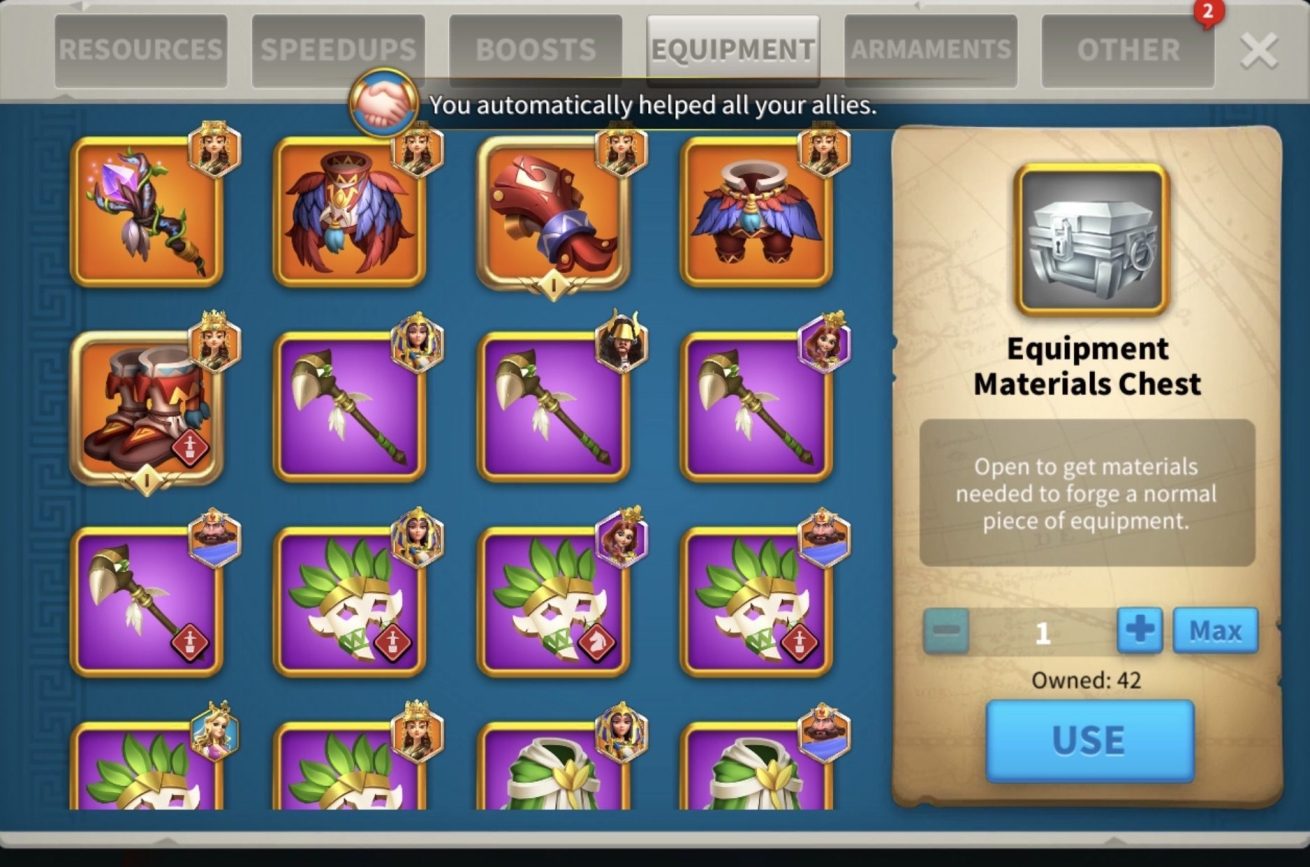Close the inventory window

[1258, 50]
